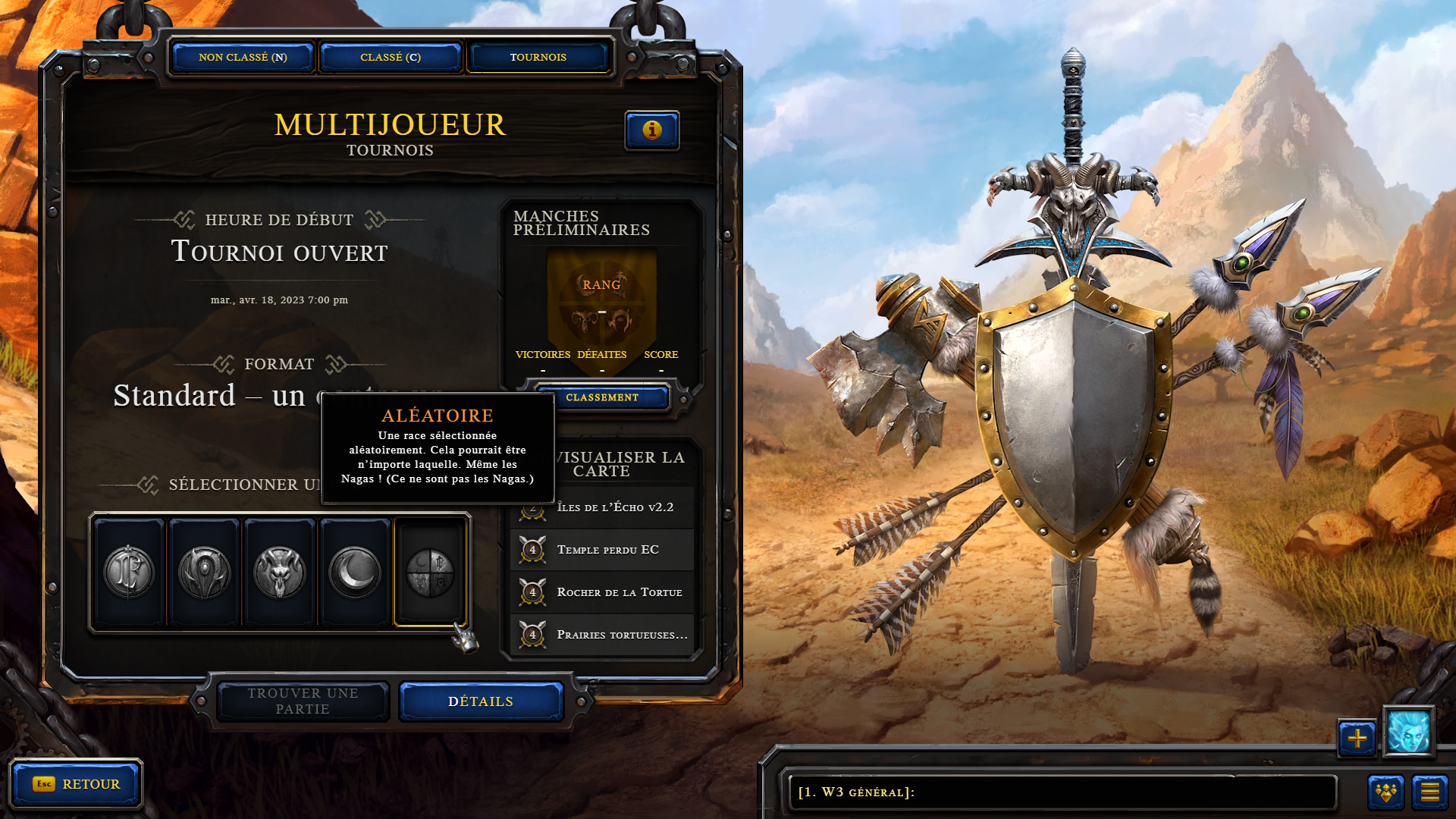
Task: Choose the Night Elf crescent moon icon
Action: (355, 573)
